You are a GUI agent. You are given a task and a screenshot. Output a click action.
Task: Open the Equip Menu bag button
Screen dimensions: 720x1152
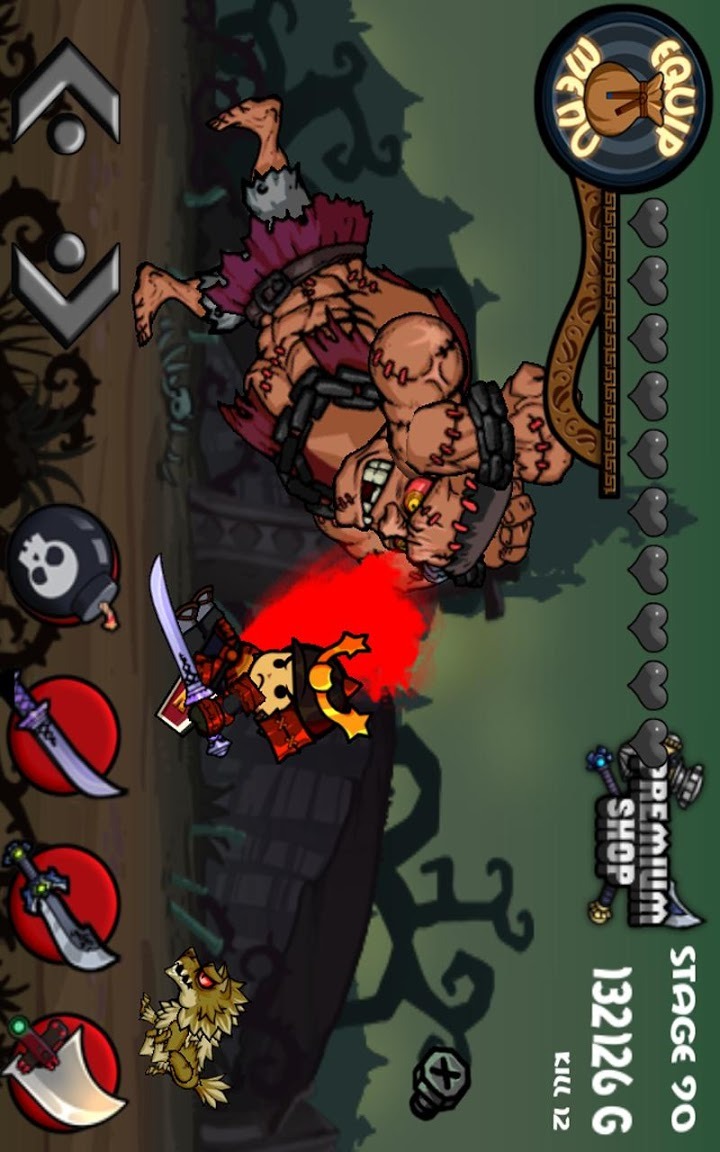pyautogui.click(x=623, y=99)
